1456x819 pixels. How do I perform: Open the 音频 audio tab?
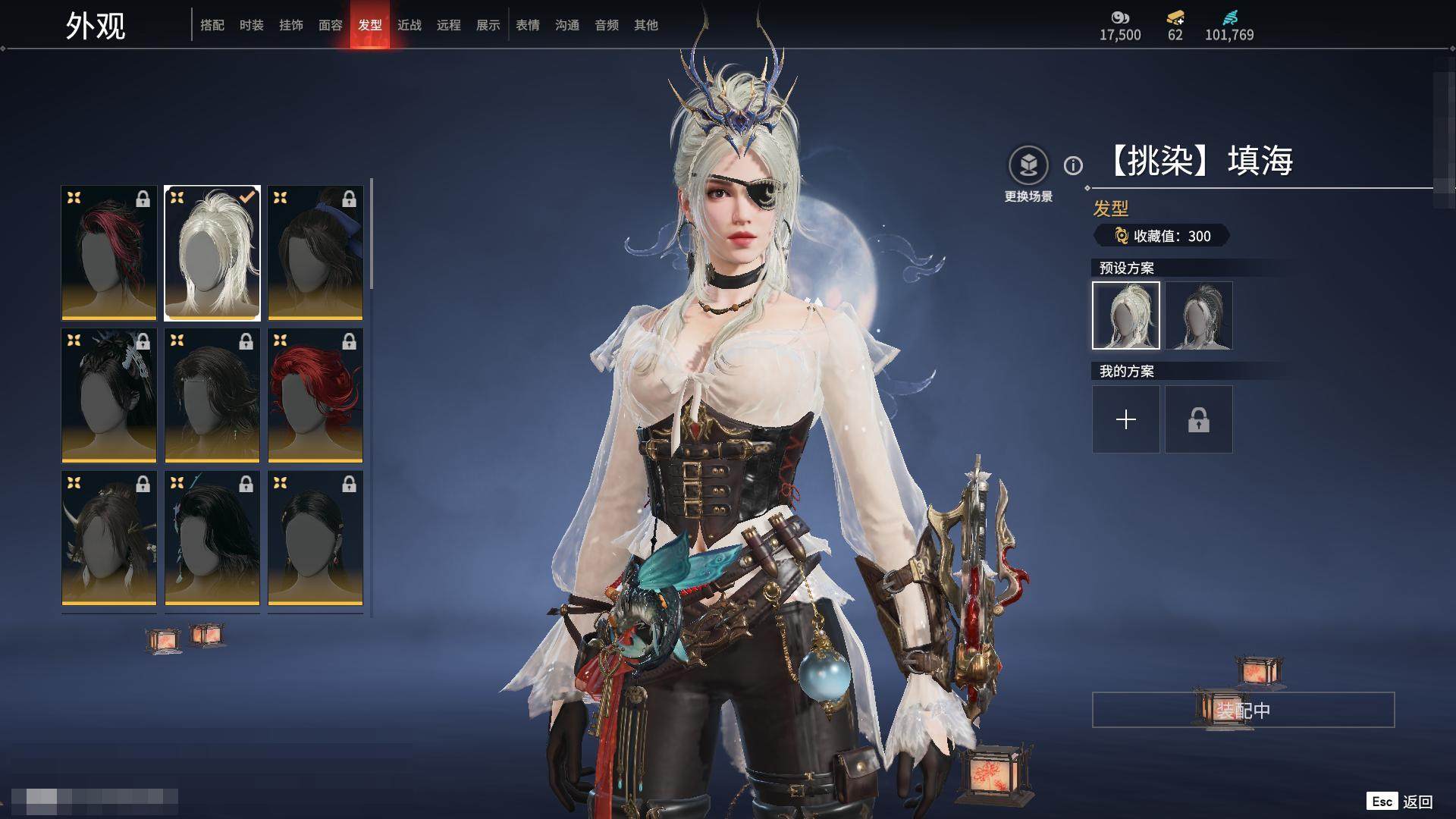(x=607, y=25)
